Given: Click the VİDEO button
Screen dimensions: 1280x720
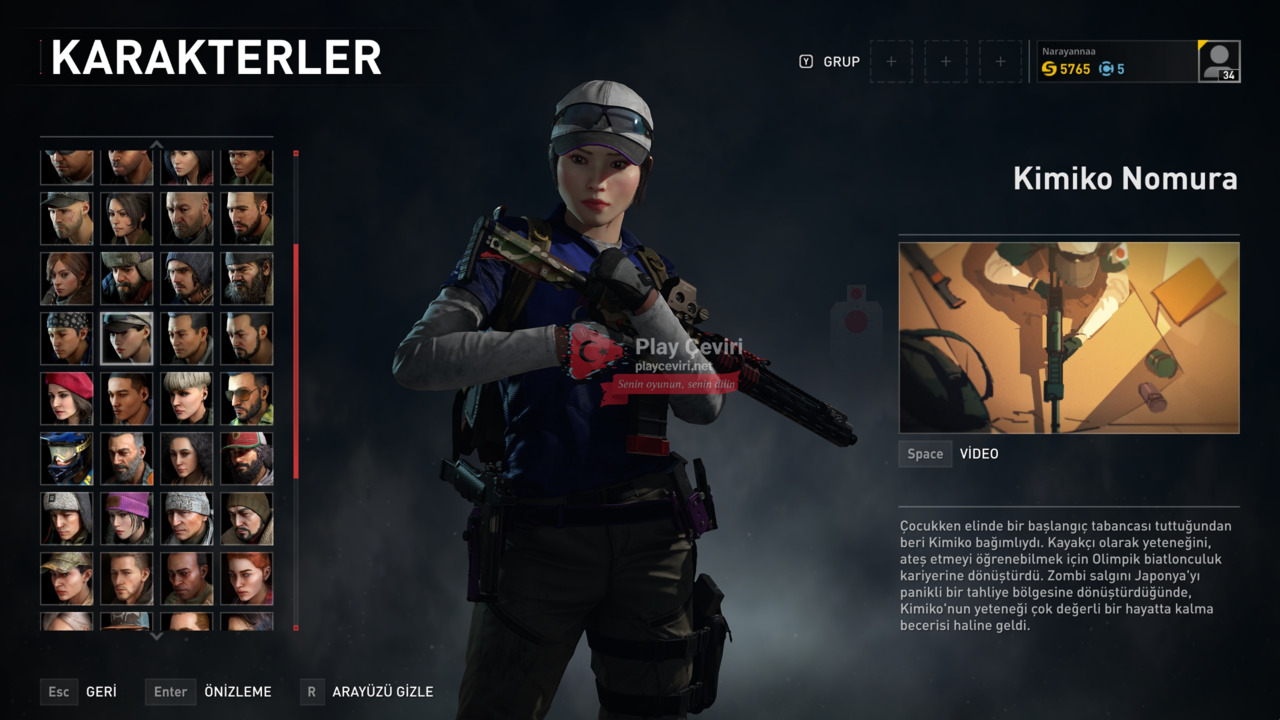Looking at the screenshot, I should (x=978, y=454).
